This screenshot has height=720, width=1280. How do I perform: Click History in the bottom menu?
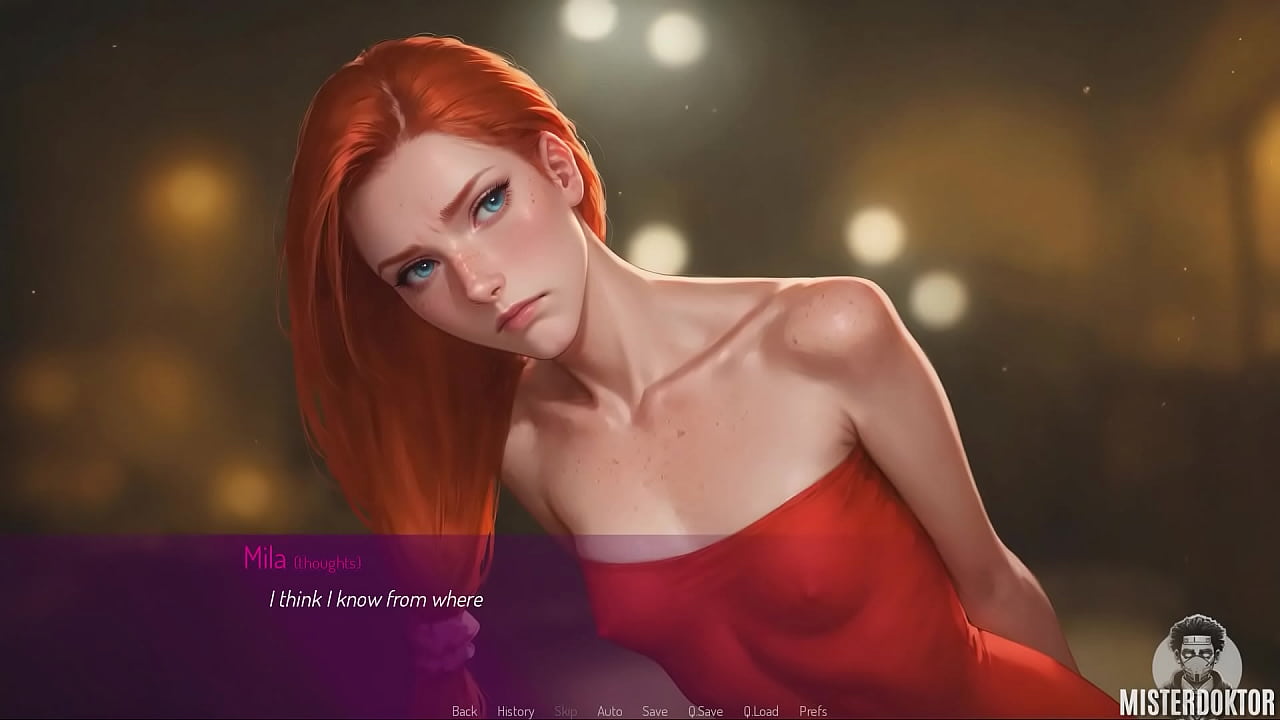(x=515, y=711)
